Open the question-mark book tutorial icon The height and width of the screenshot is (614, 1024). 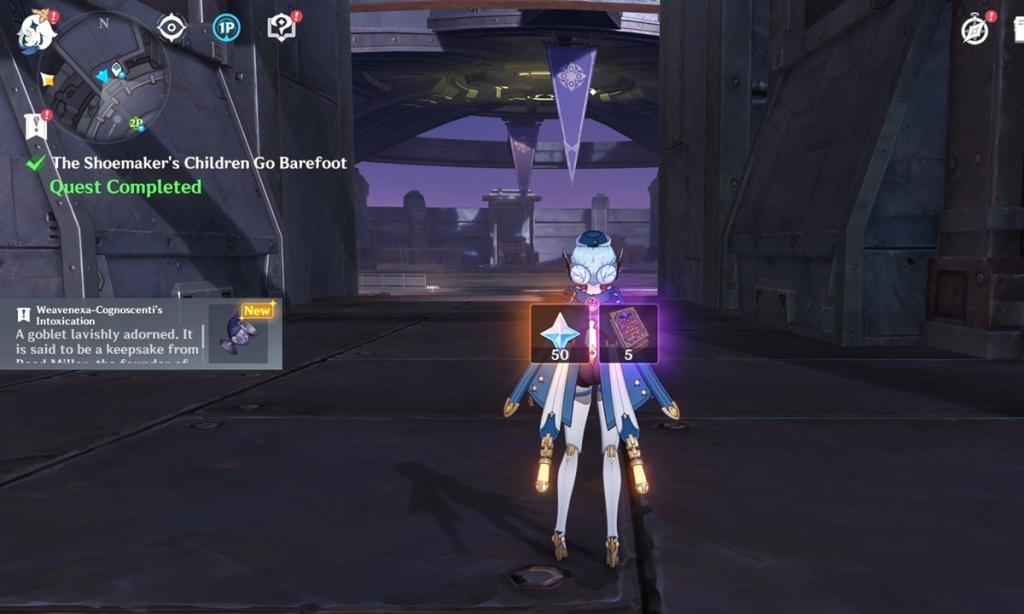282,28
